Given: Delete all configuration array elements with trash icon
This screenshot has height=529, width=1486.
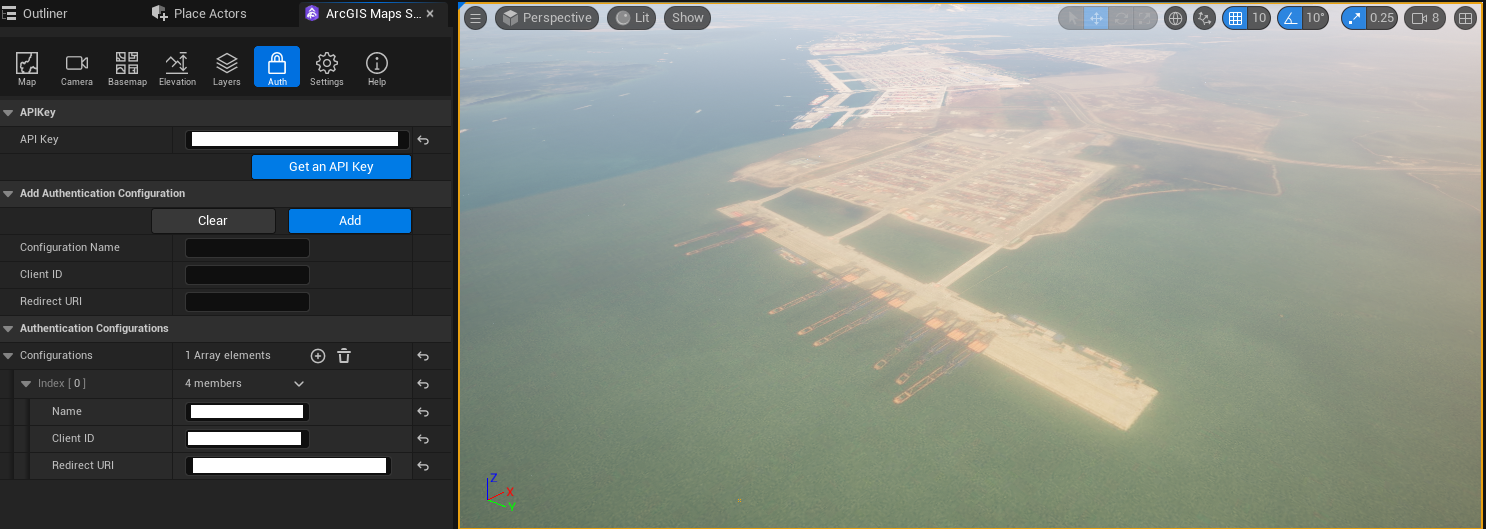Looking at the screenshot, I should (x=344, y=356).
